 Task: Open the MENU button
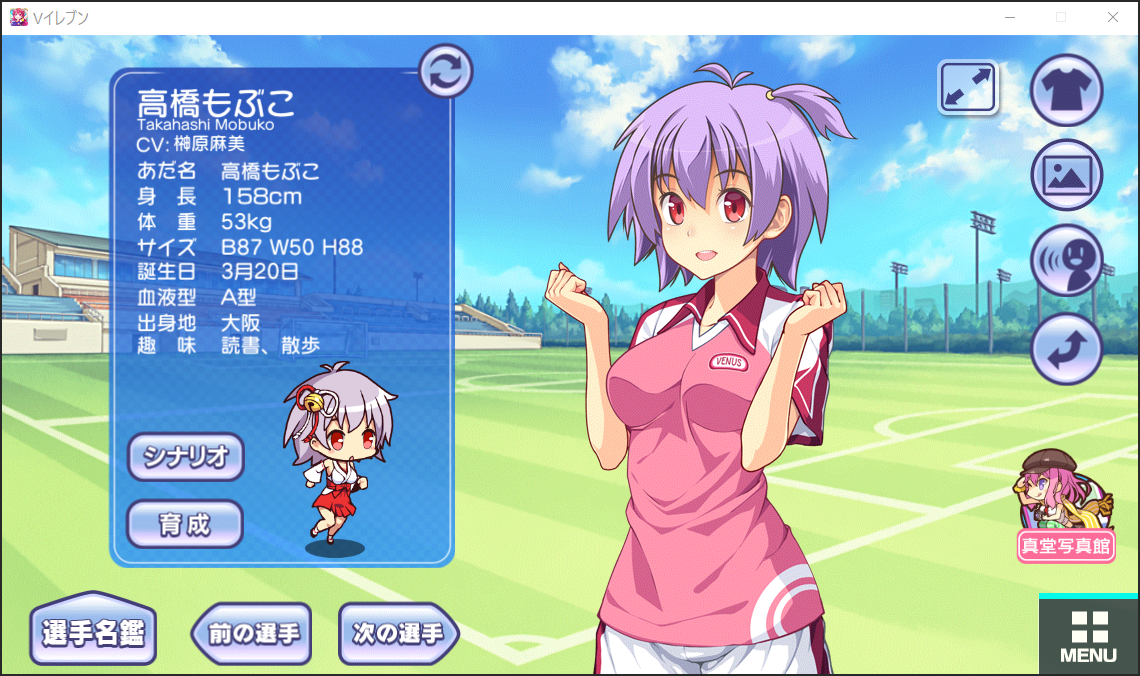tap(1088, 636)
